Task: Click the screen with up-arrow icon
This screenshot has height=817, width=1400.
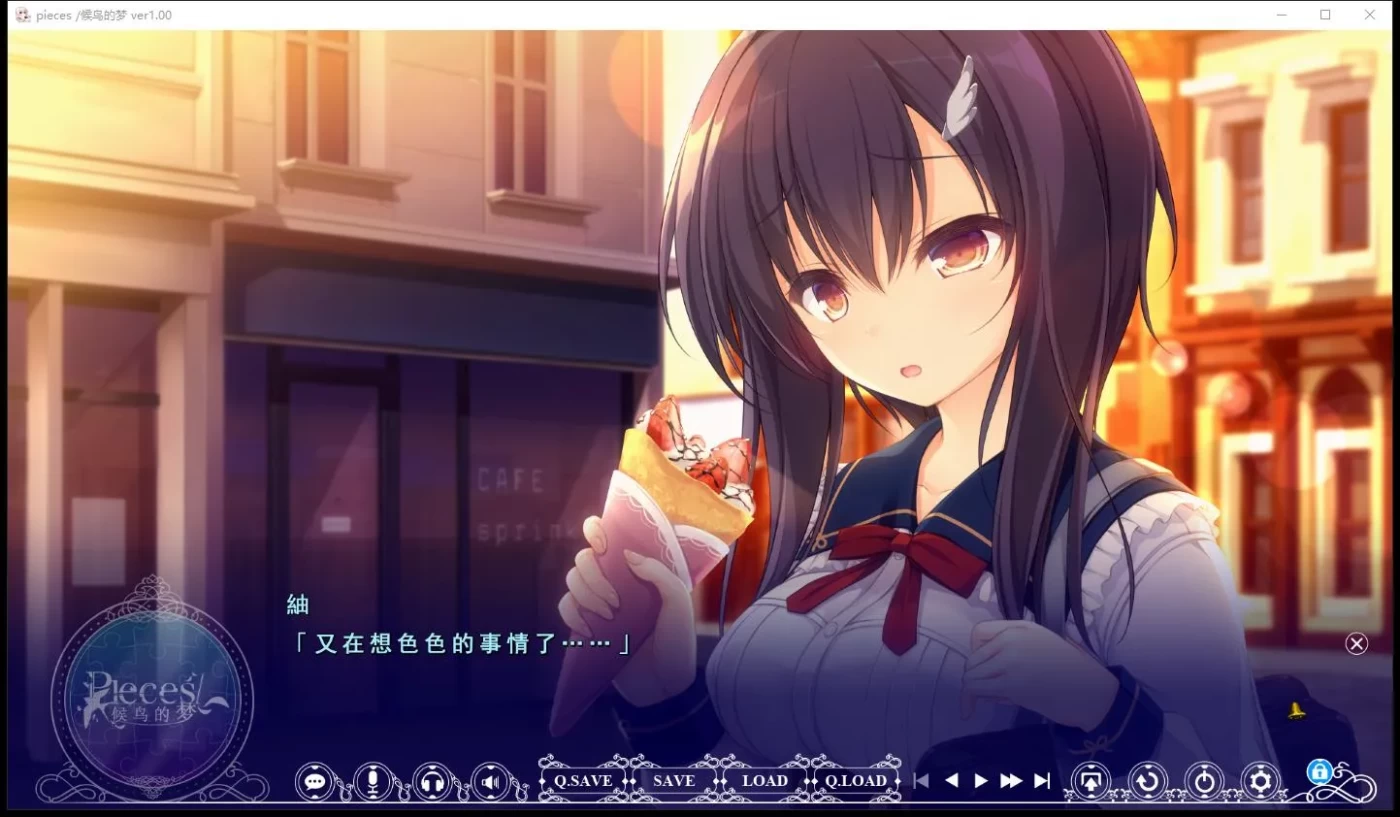Action: 1091,781
